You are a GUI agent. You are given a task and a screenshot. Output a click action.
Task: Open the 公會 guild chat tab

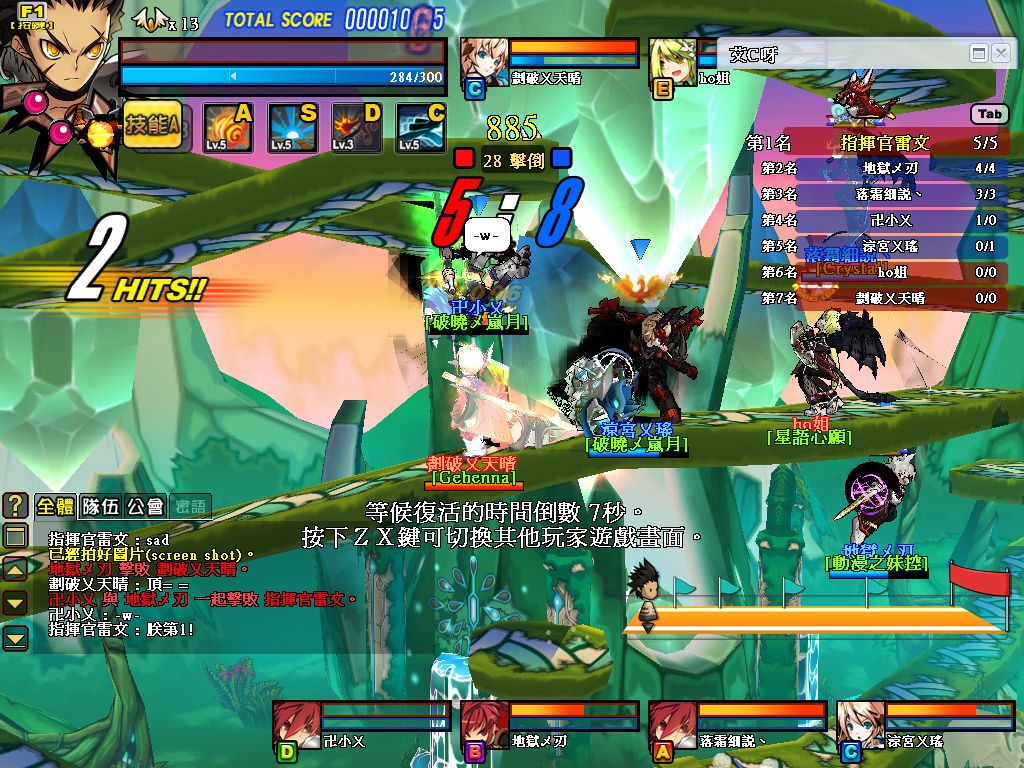tap(145, 506)
